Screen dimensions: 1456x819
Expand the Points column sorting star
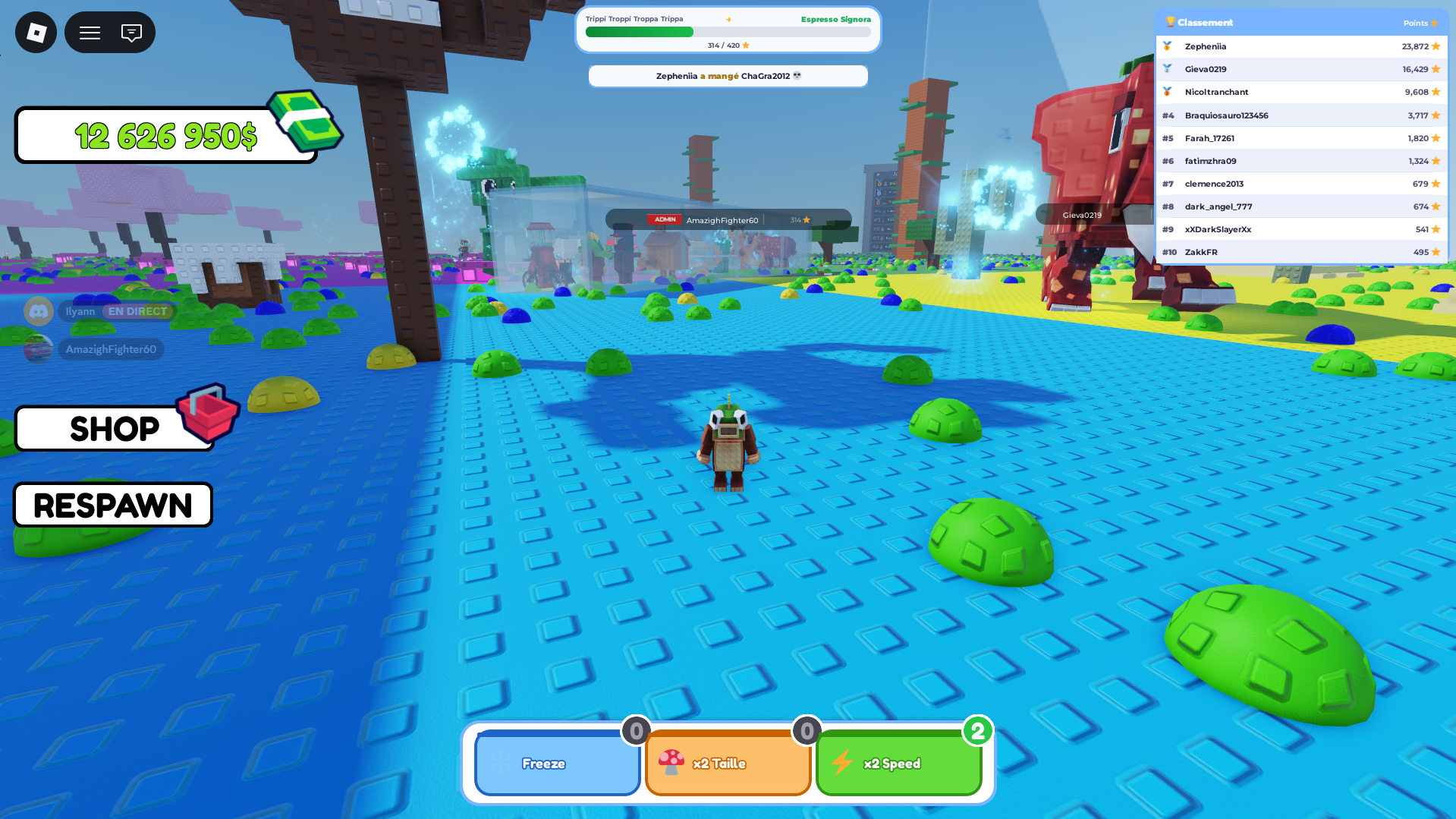[x=1435, y=23]
